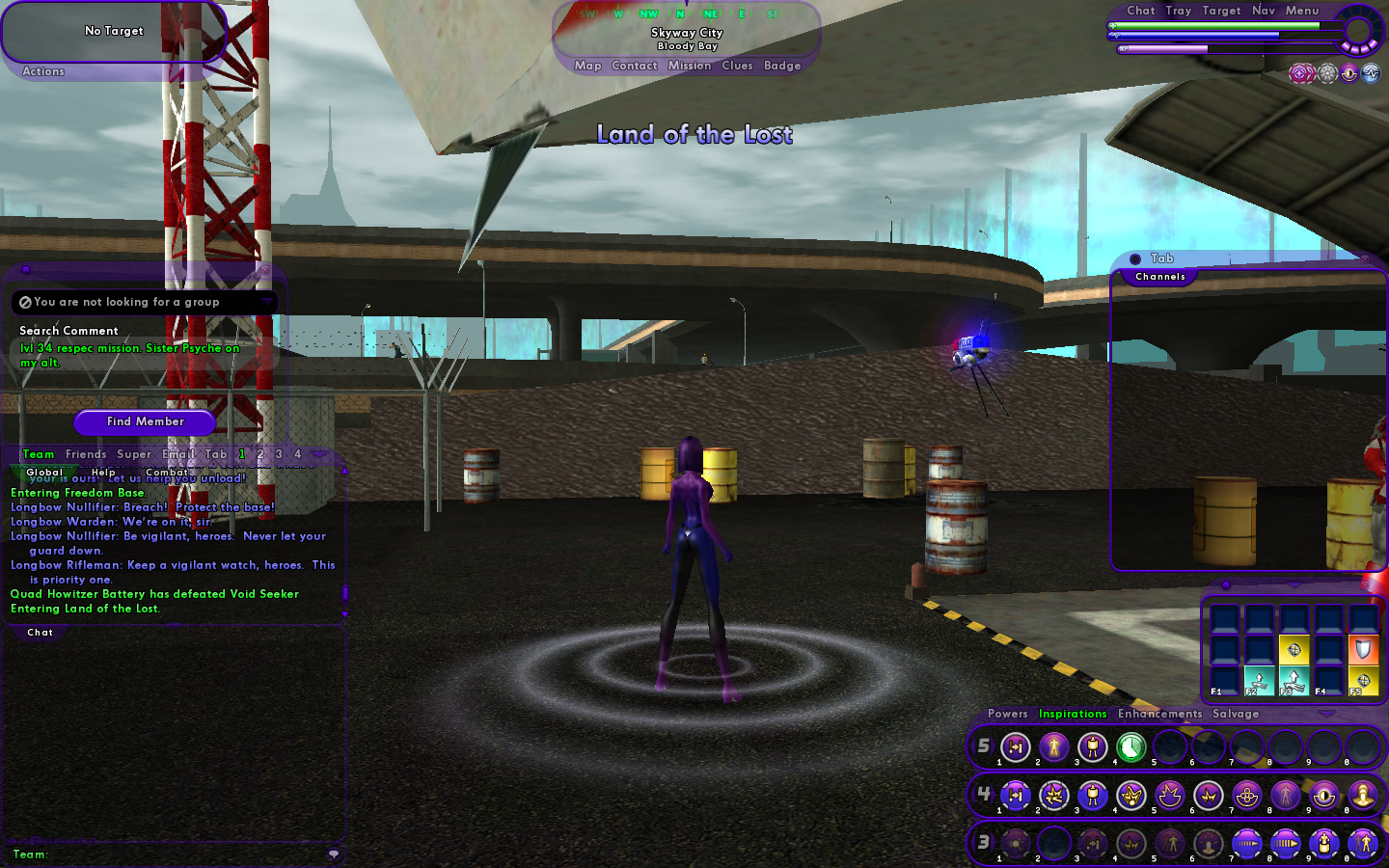Switch to the Super group tab

[134, 454]
